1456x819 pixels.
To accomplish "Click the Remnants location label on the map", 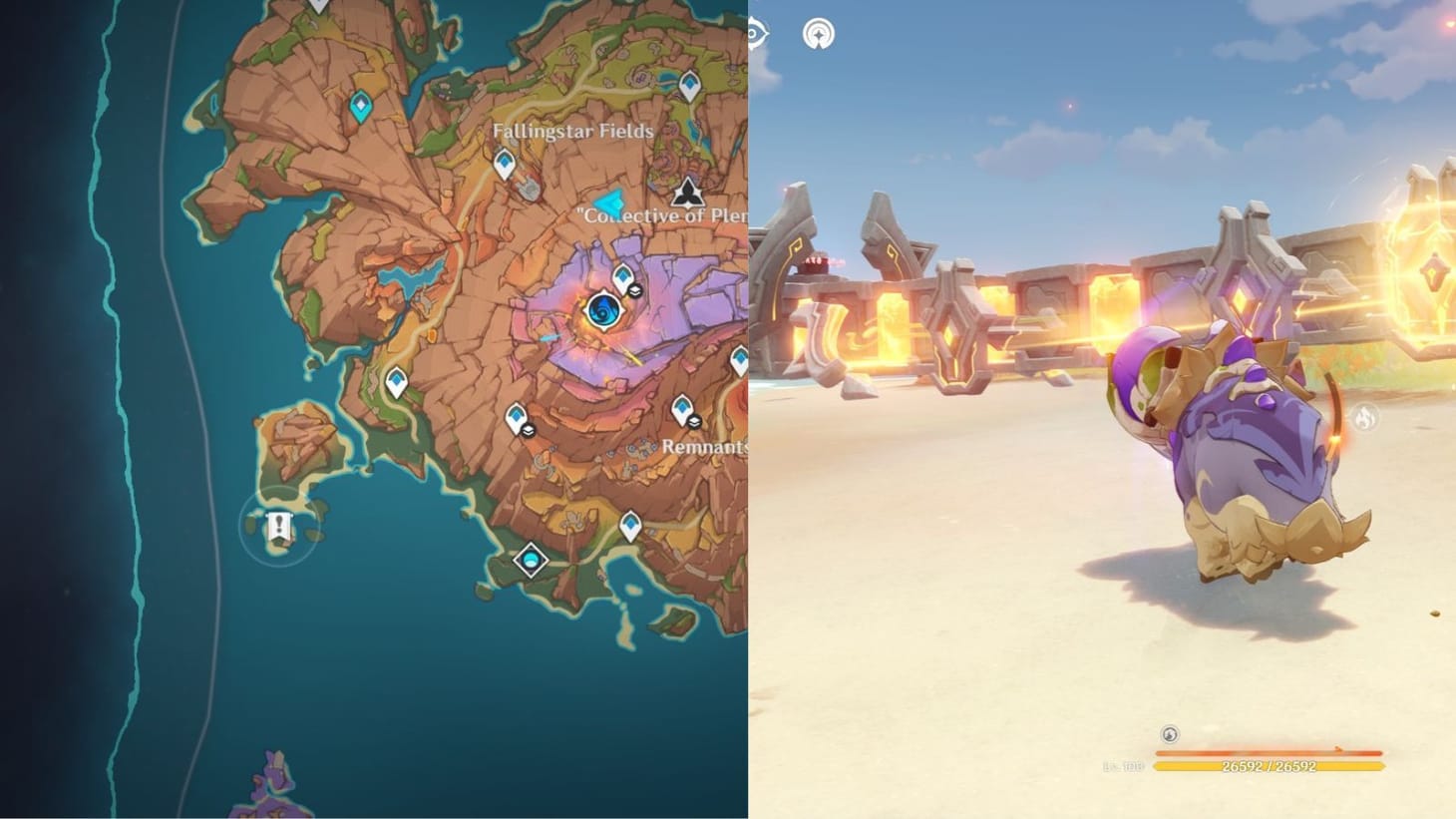I will [707, 447].
